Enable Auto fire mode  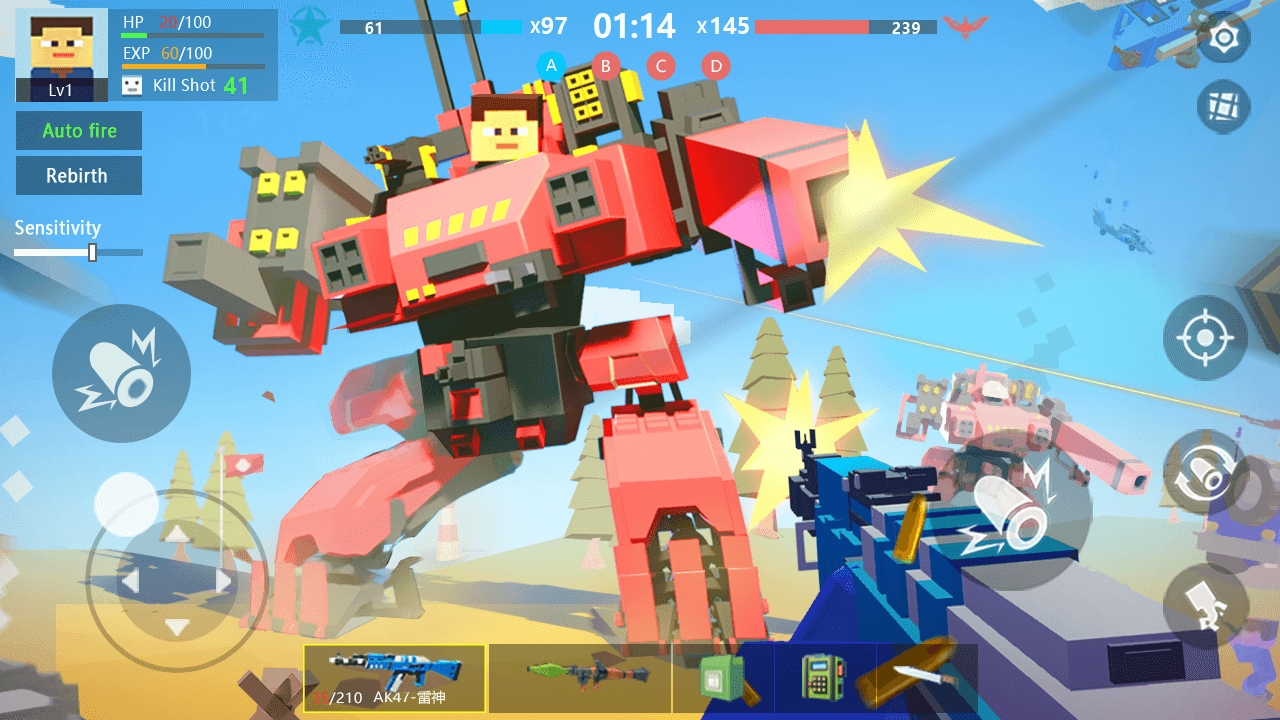(x=79, y=131)
